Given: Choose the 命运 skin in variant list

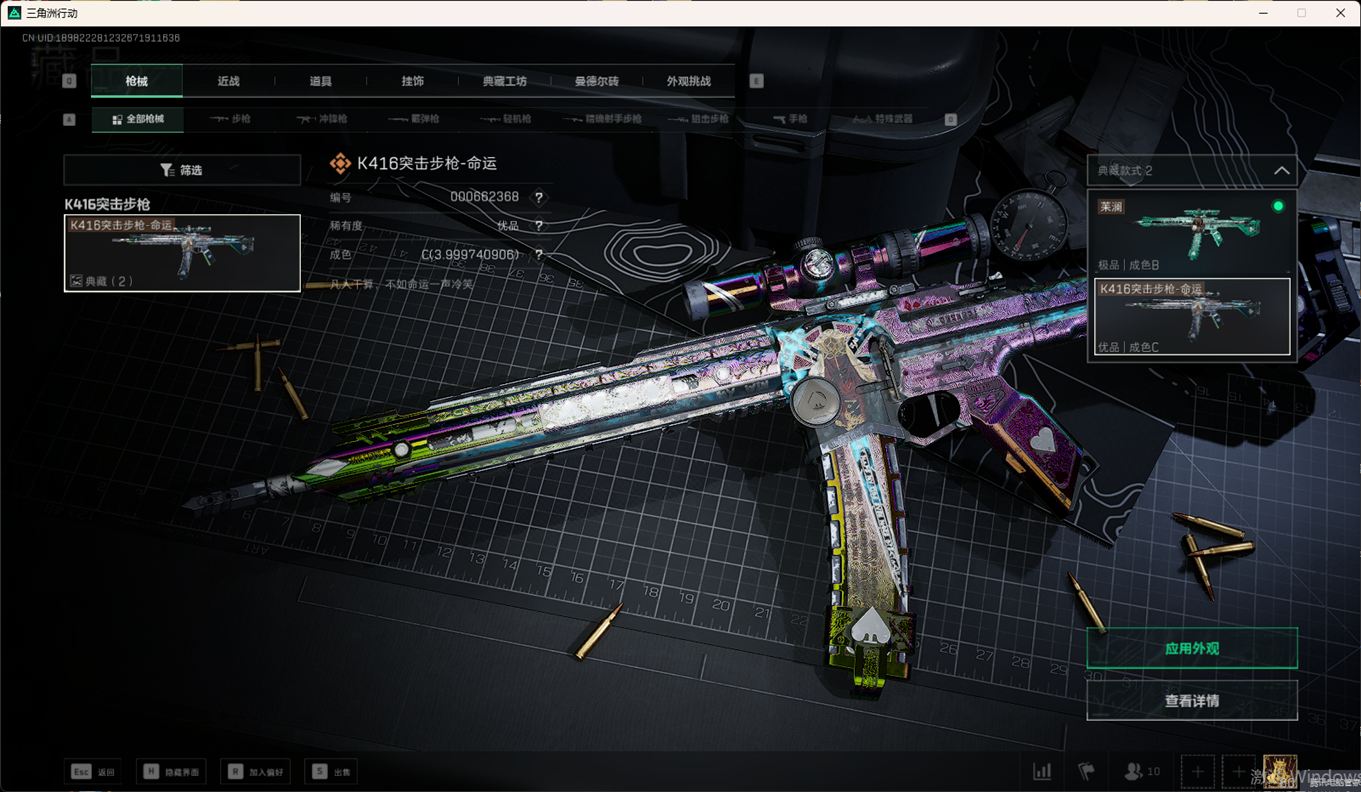Looking at the screenshot, I should (1191, 316).
